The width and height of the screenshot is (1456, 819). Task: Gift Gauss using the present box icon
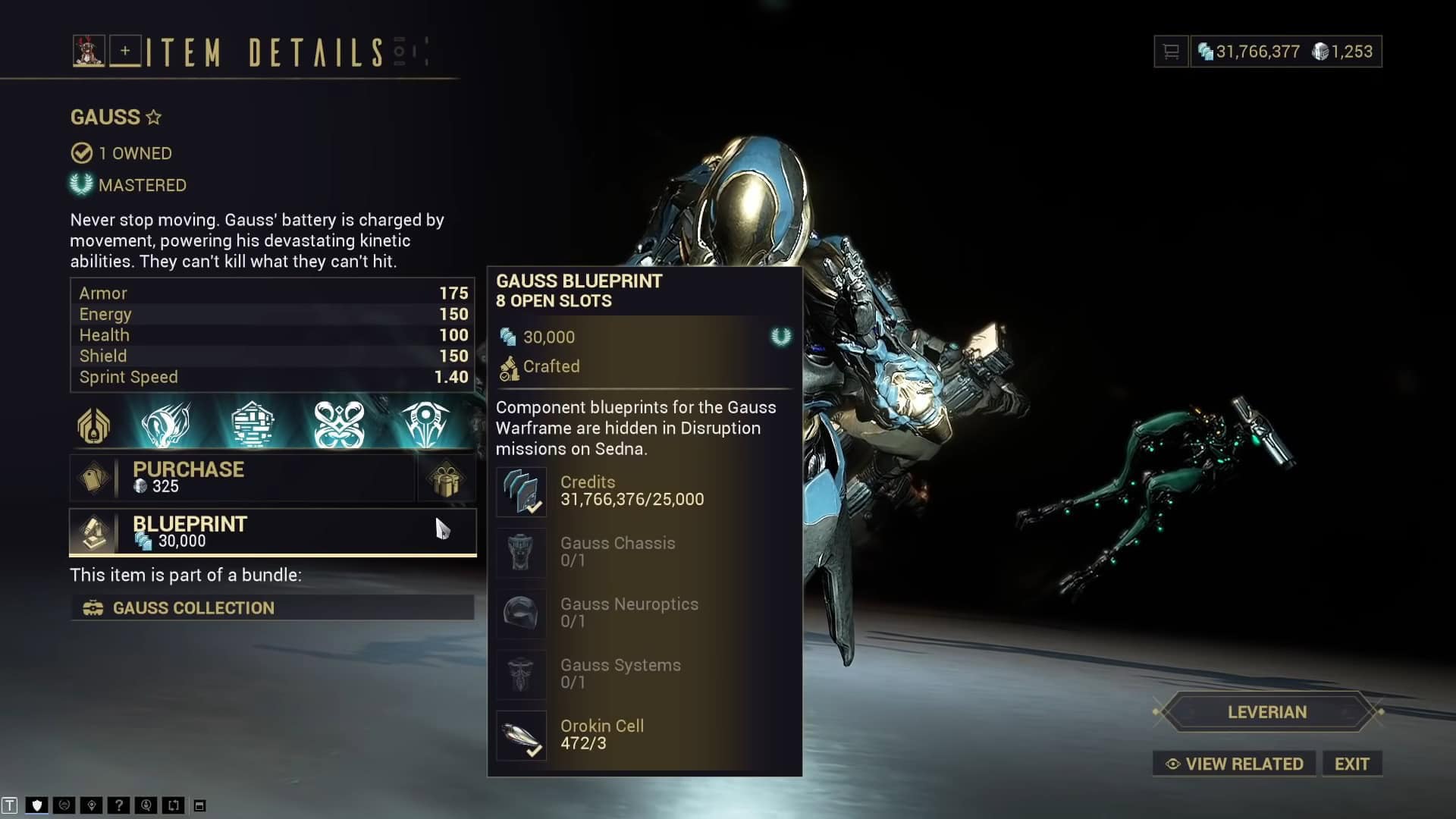pyautogui.click(x=446, y=479)
